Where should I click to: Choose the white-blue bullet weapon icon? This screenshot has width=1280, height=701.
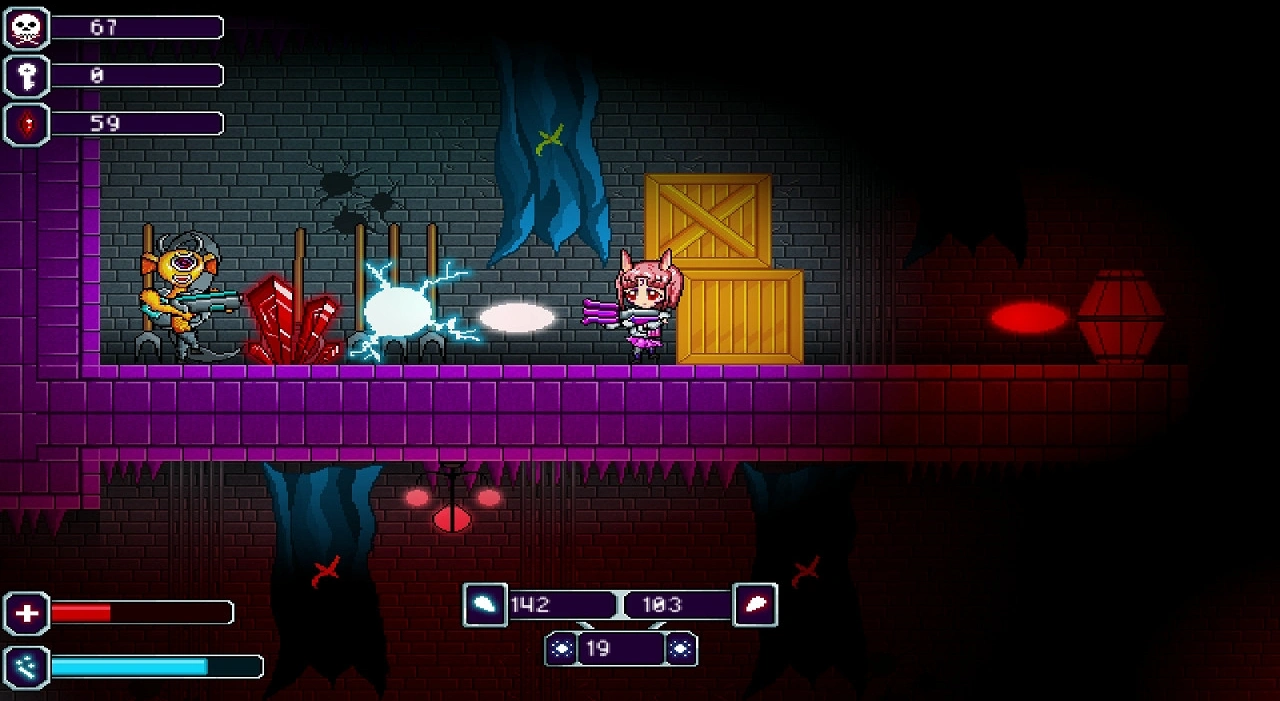point(485,605)
